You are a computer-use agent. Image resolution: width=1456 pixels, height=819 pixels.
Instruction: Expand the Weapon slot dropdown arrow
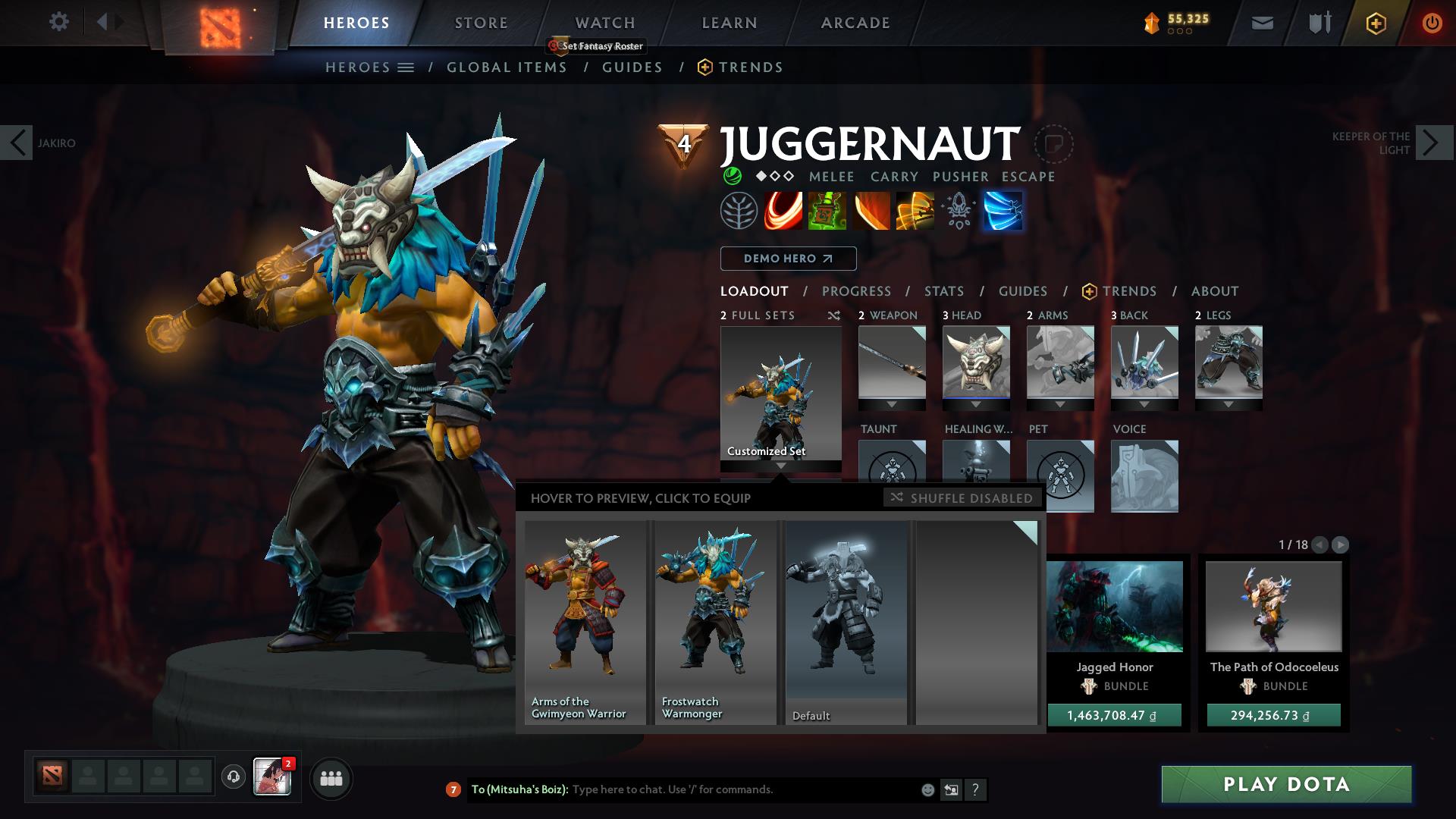(x=892, y=404)
